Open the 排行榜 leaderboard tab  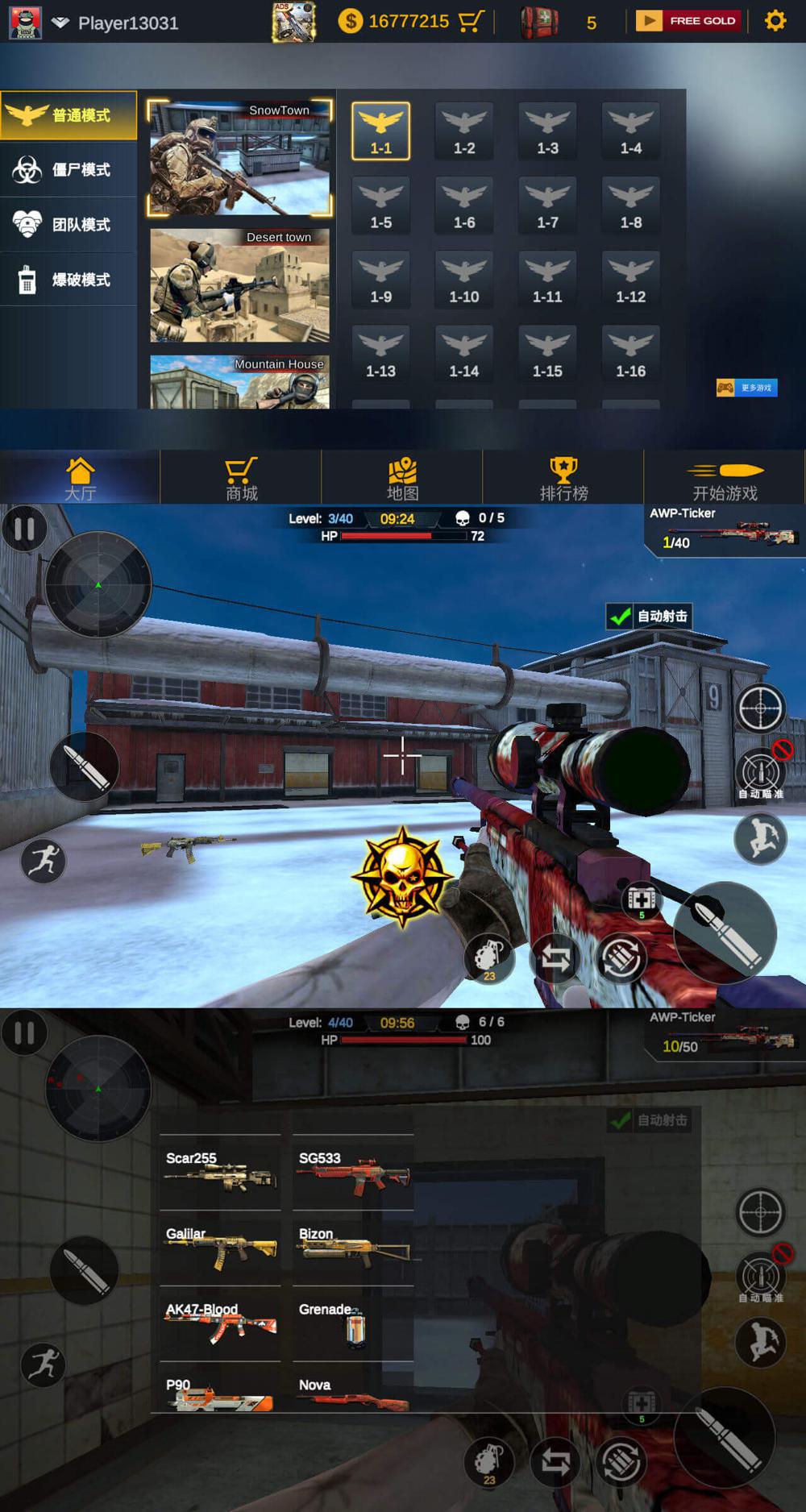tap(563, 479)
